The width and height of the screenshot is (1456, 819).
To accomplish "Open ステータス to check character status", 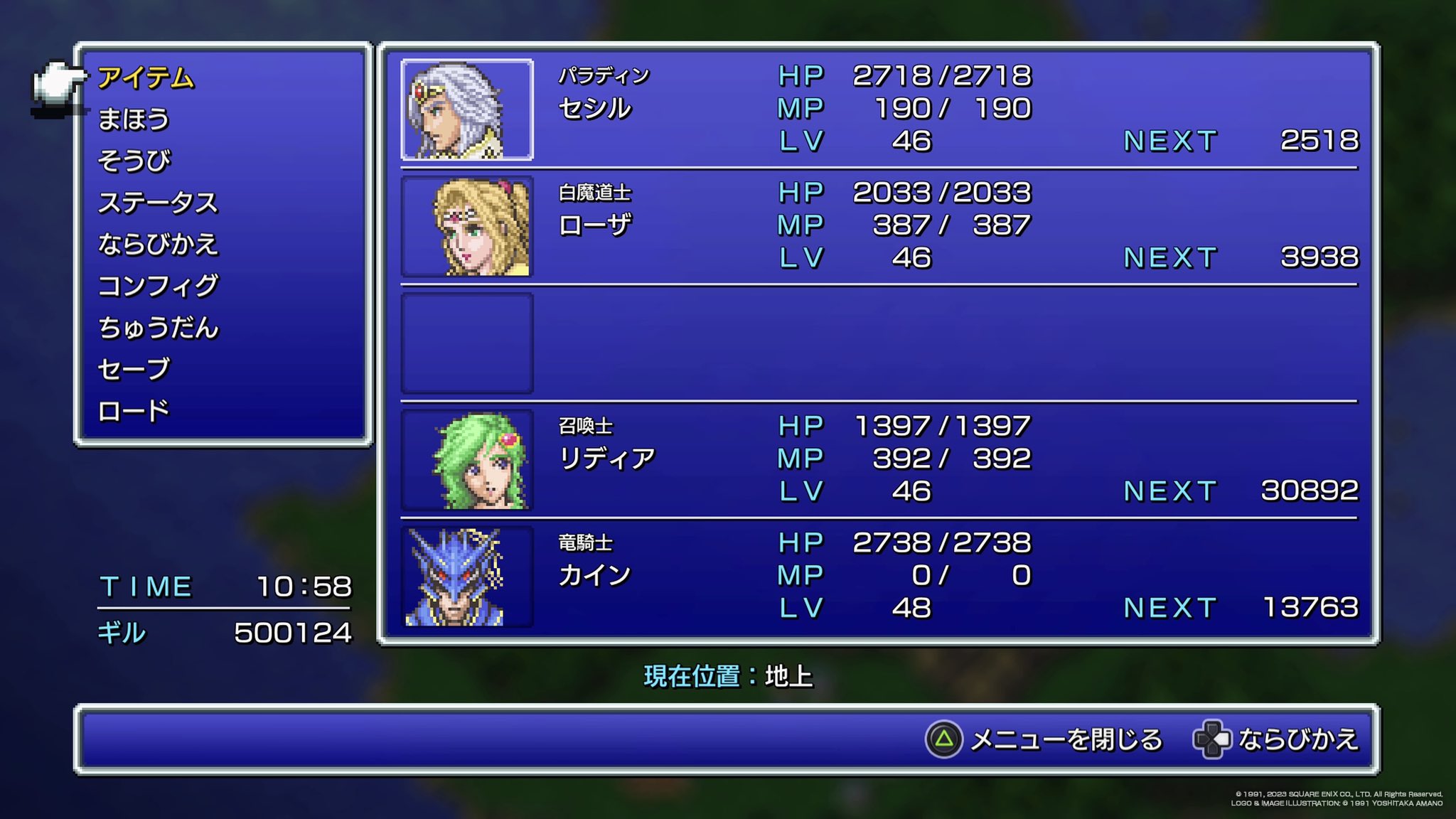I will [160, 203].
